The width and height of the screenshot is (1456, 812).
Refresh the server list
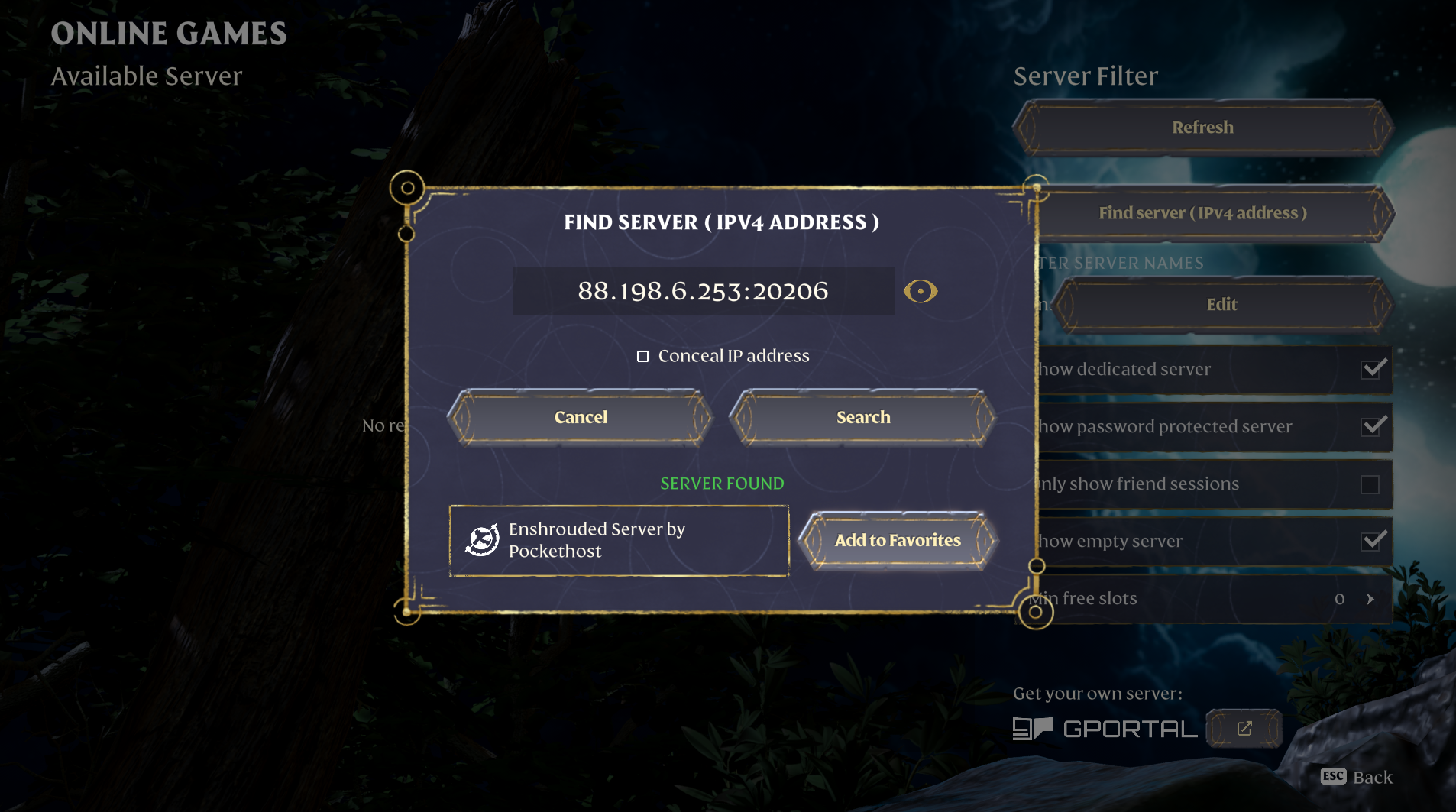point(1202,128)
